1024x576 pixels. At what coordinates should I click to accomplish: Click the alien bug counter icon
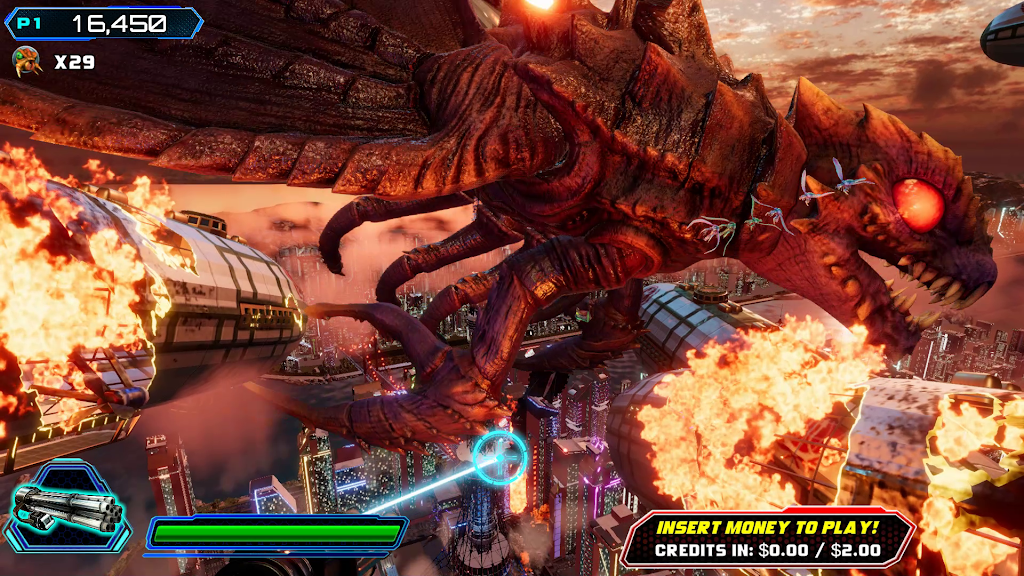pyautogui.click(x=25, y=62)
